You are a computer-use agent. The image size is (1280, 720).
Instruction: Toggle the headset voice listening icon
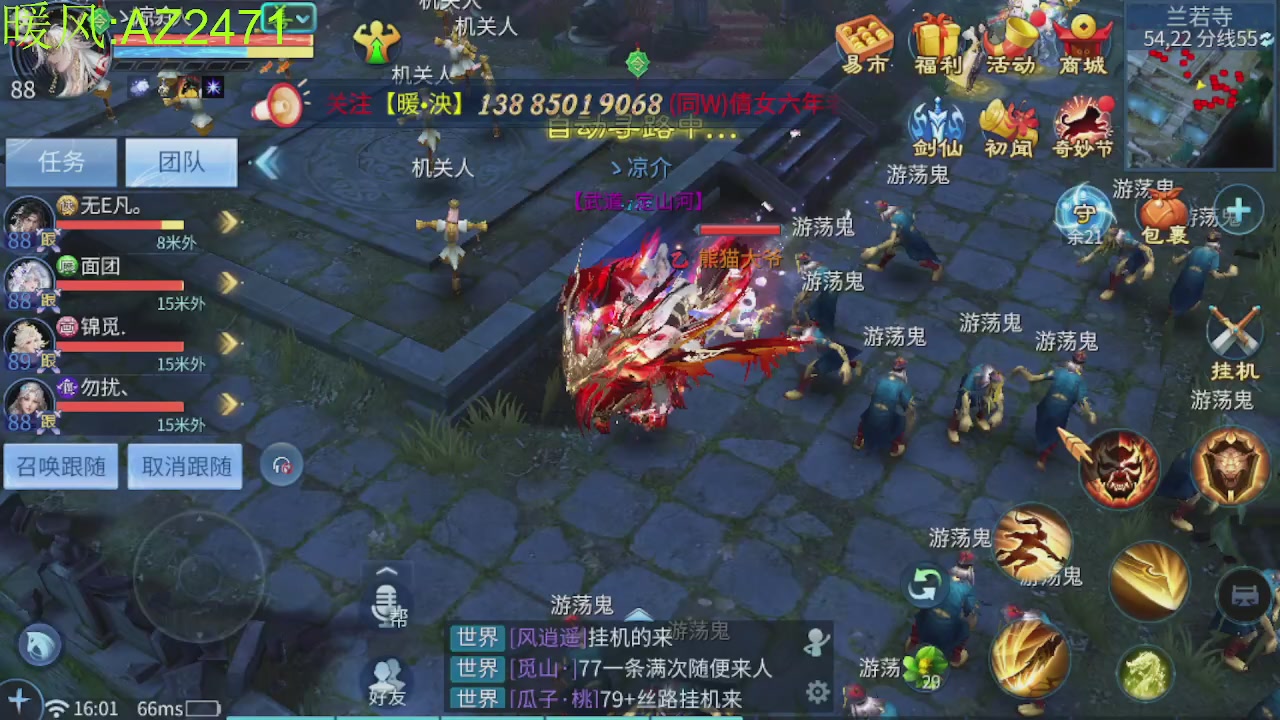(281, 464)
